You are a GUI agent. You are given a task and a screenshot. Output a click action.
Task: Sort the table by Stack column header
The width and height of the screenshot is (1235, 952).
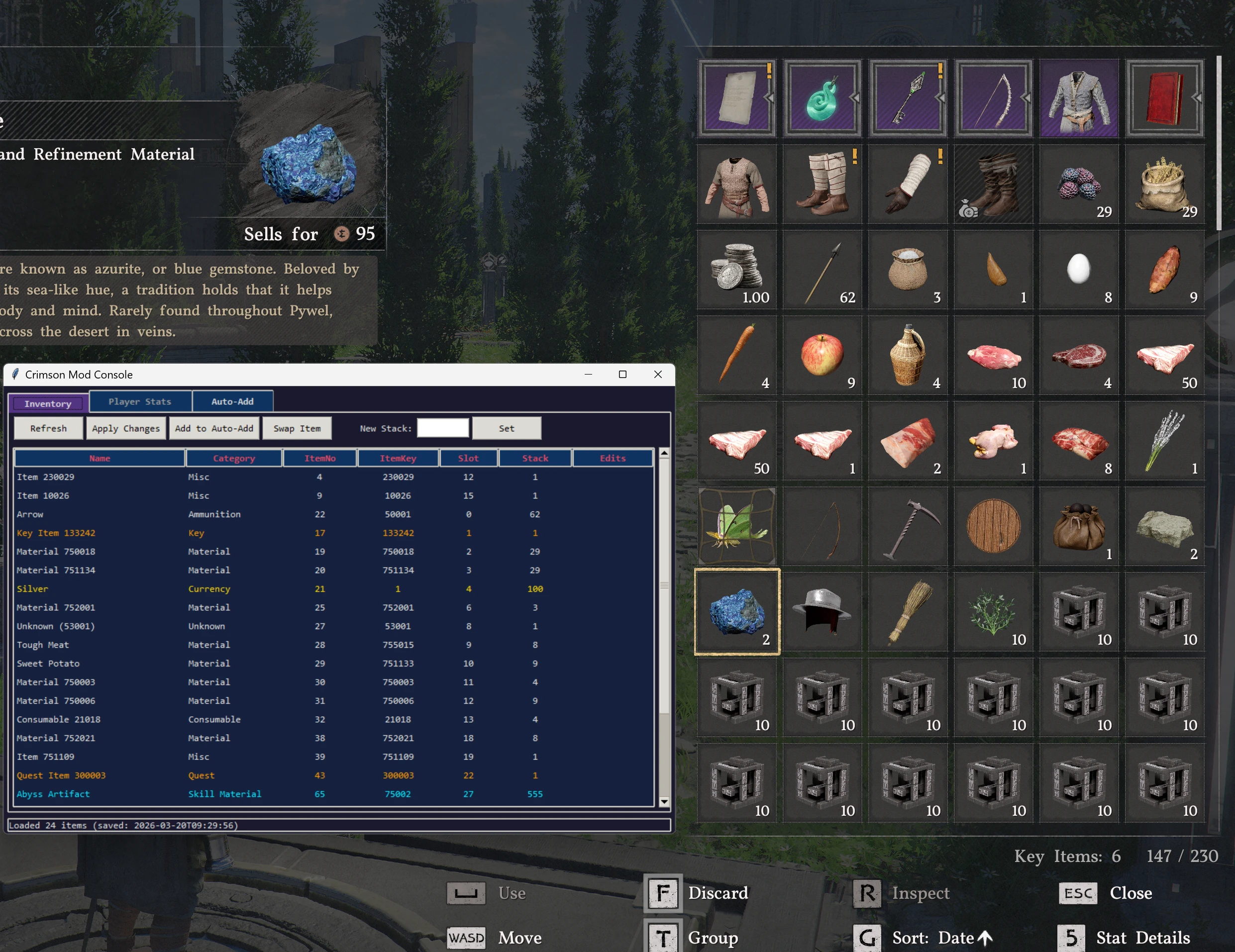(x=535, y=458)
